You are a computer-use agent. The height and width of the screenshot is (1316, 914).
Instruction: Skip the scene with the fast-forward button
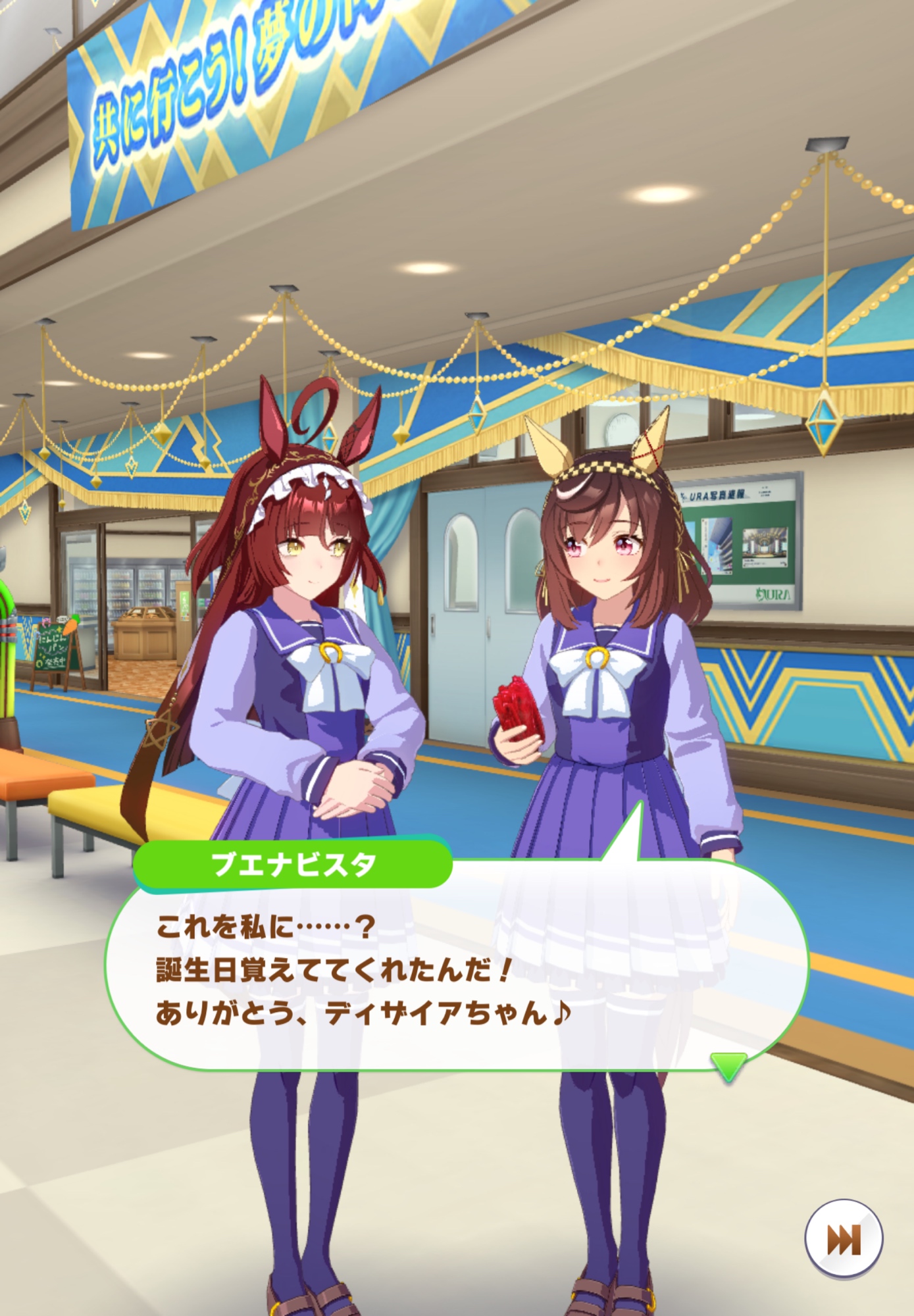(x=844, y=1239)
